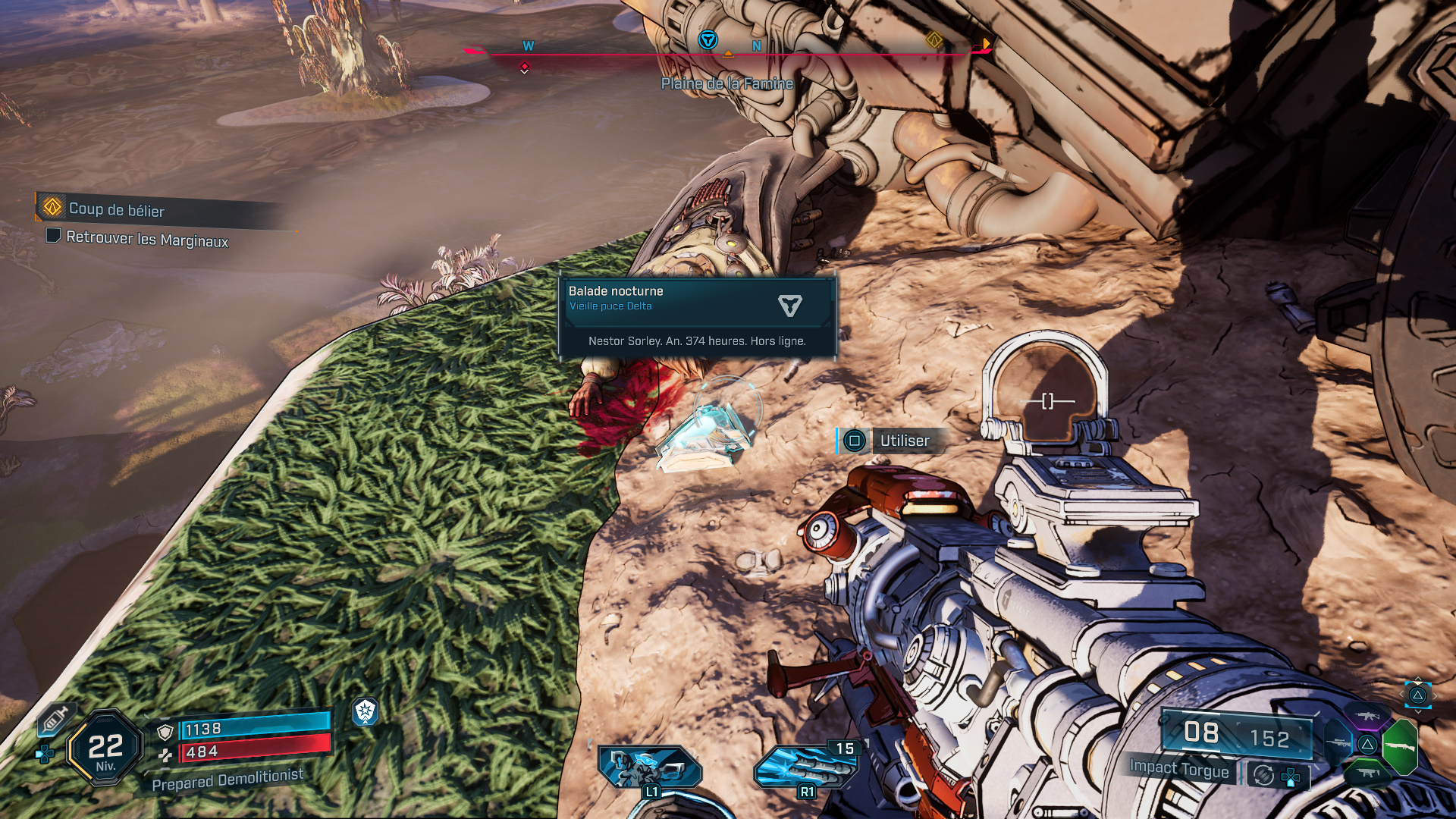1456x819 pixels.
Task: Click the blue quest marker on the compass
Action: (x=708, y=40)
